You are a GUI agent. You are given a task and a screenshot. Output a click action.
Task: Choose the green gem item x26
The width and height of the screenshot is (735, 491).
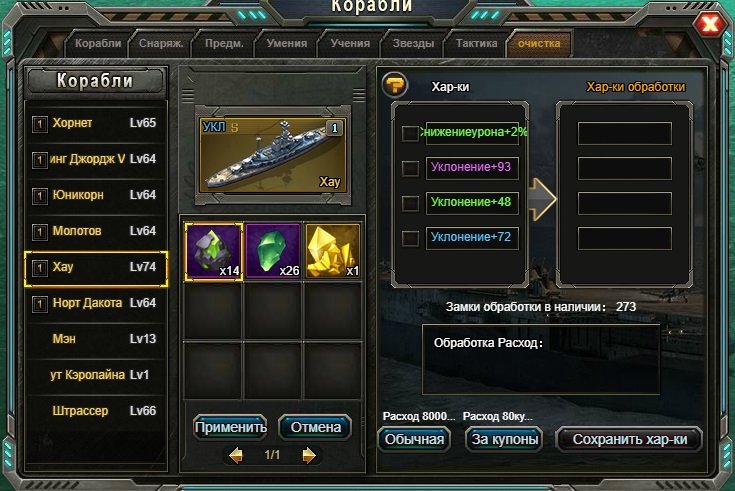coord(273,251)
